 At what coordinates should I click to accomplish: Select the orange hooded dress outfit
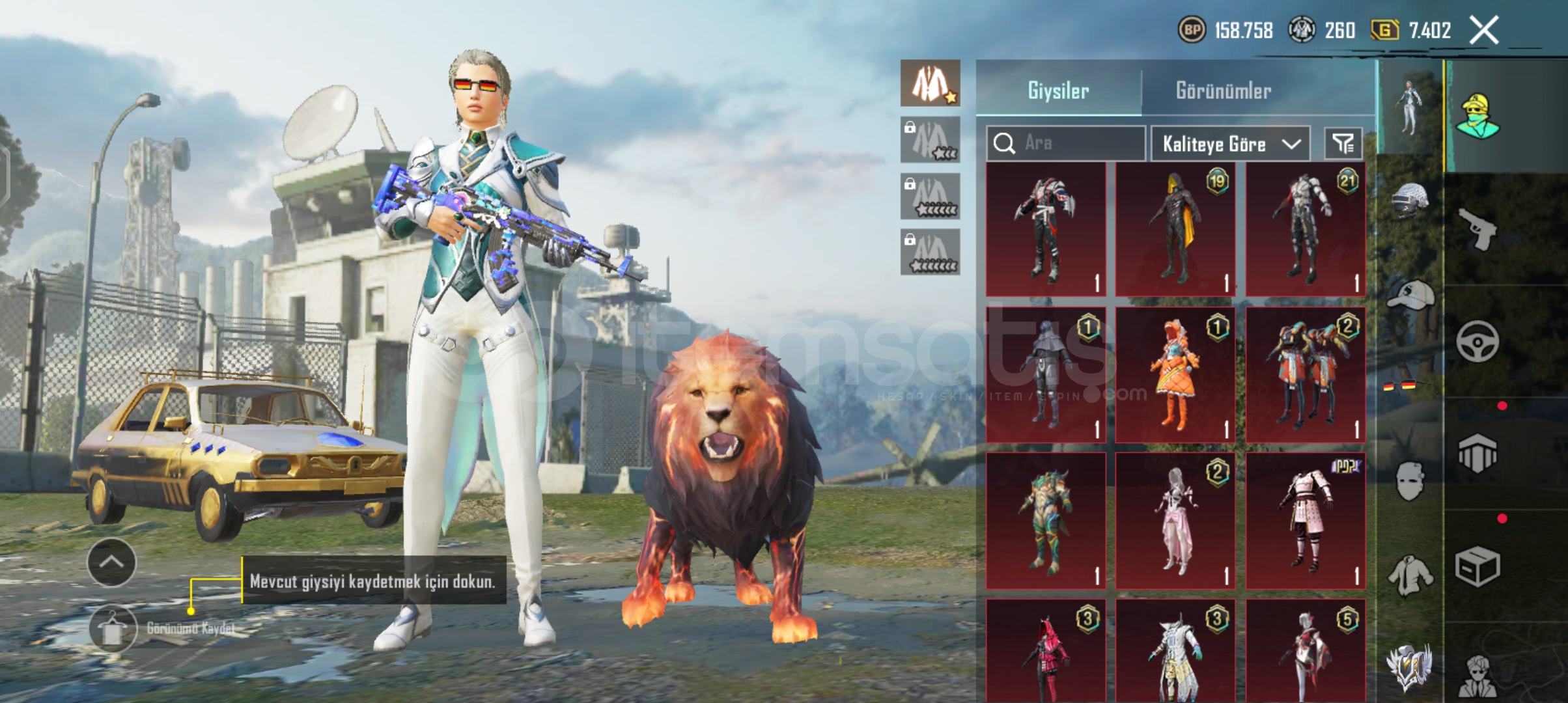tap(1175, 376)
